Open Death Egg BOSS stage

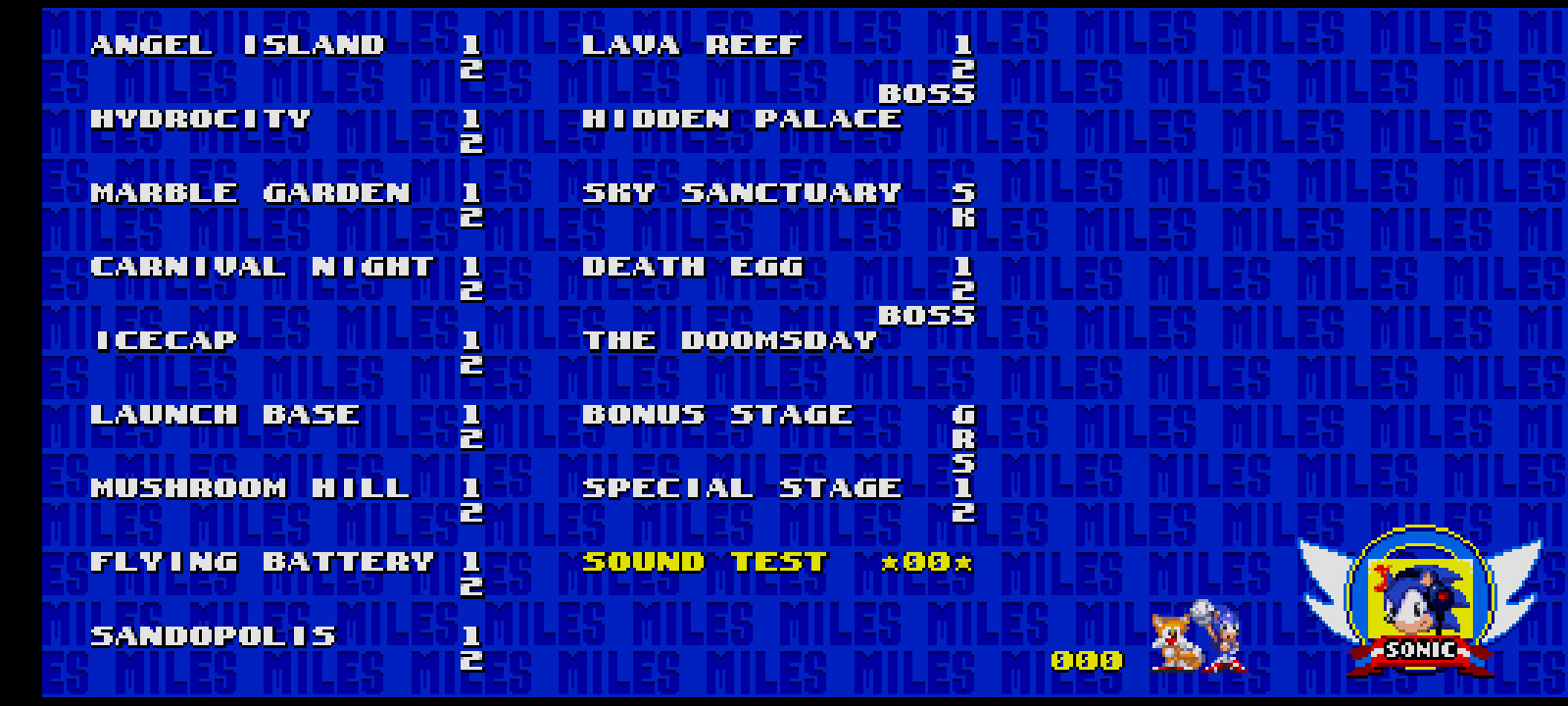[x=926, y=314]
